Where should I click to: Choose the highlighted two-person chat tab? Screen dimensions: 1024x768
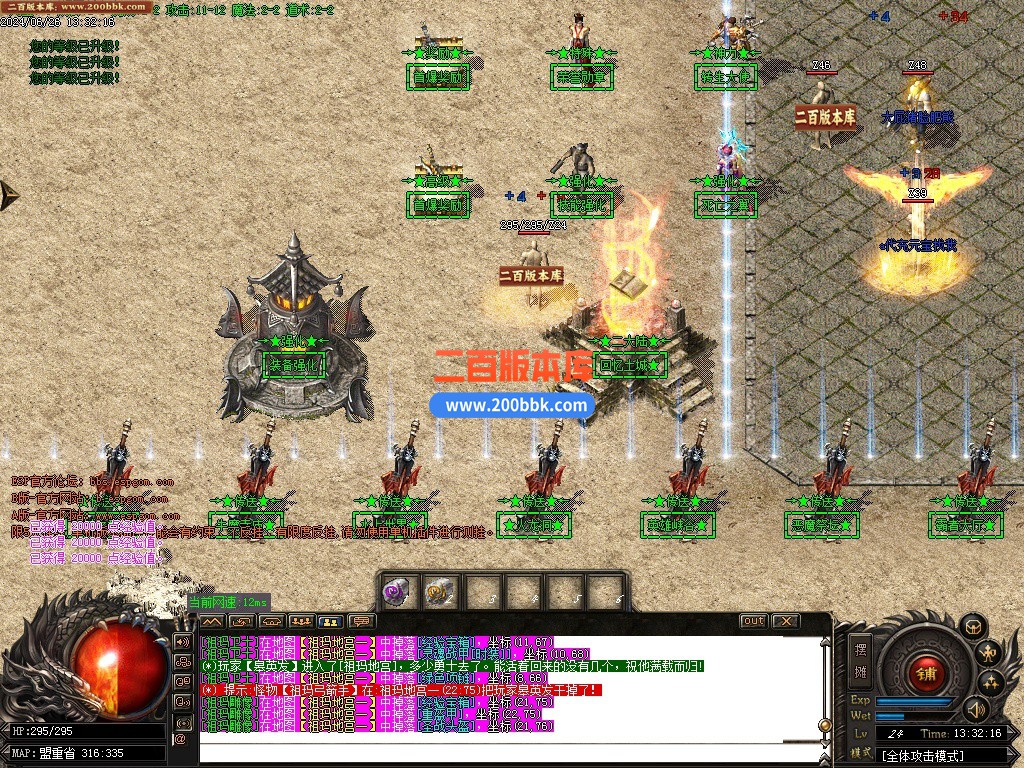coord(331,621)
